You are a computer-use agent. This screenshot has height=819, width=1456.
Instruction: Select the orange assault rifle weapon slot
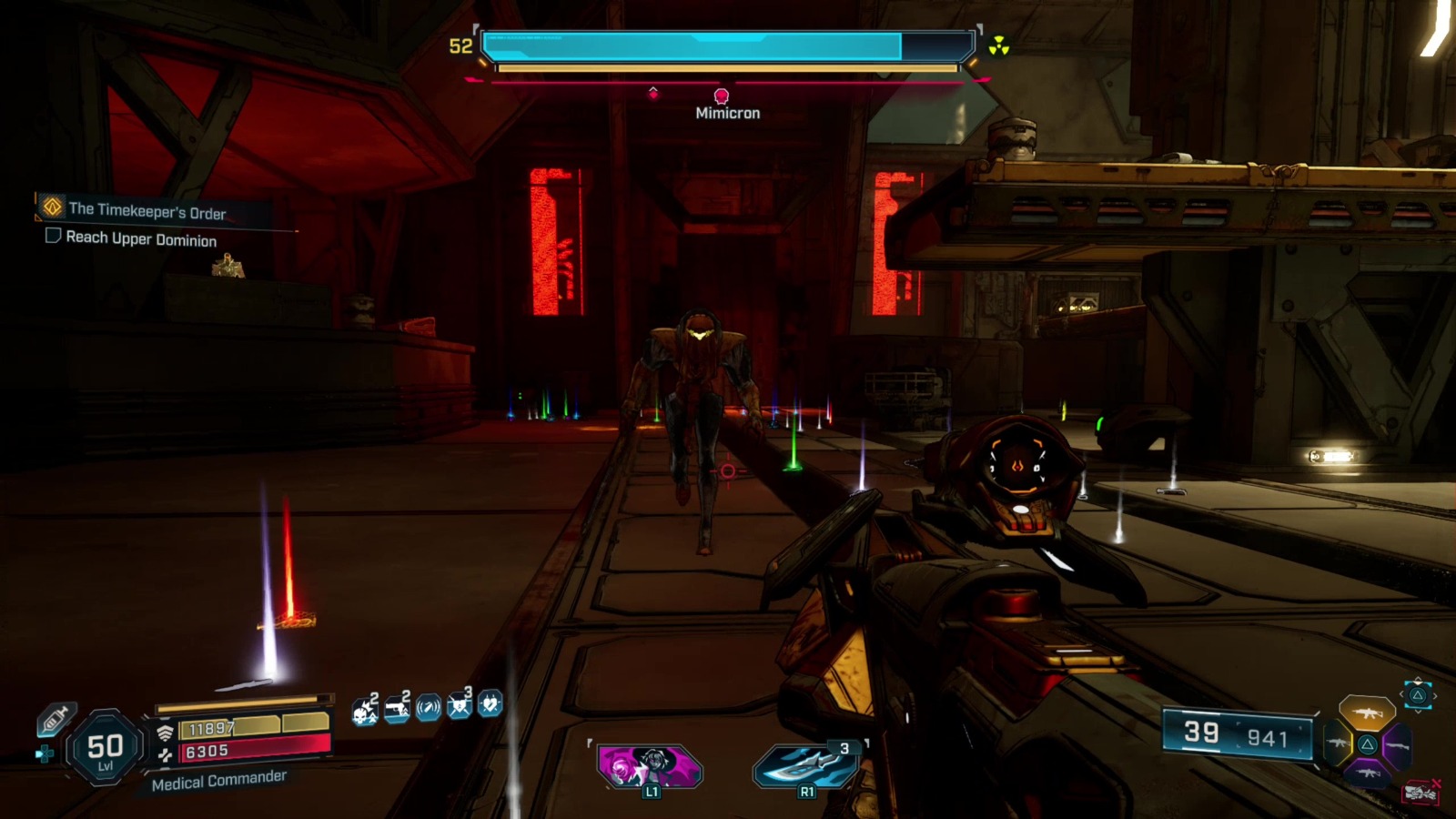(1366, 713)
